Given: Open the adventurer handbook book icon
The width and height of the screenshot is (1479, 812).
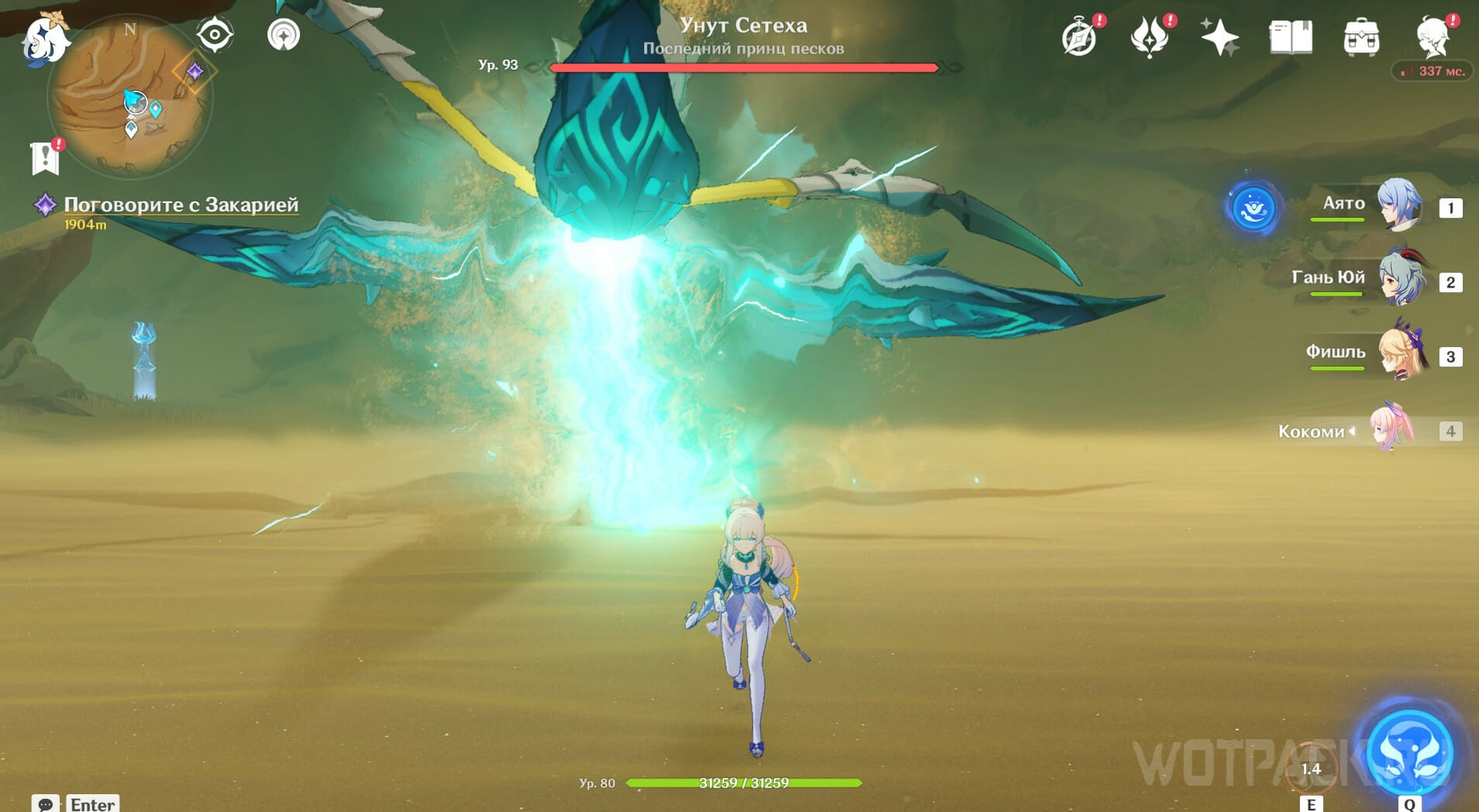Looking at the screenshot, I should coord(1291,37).
